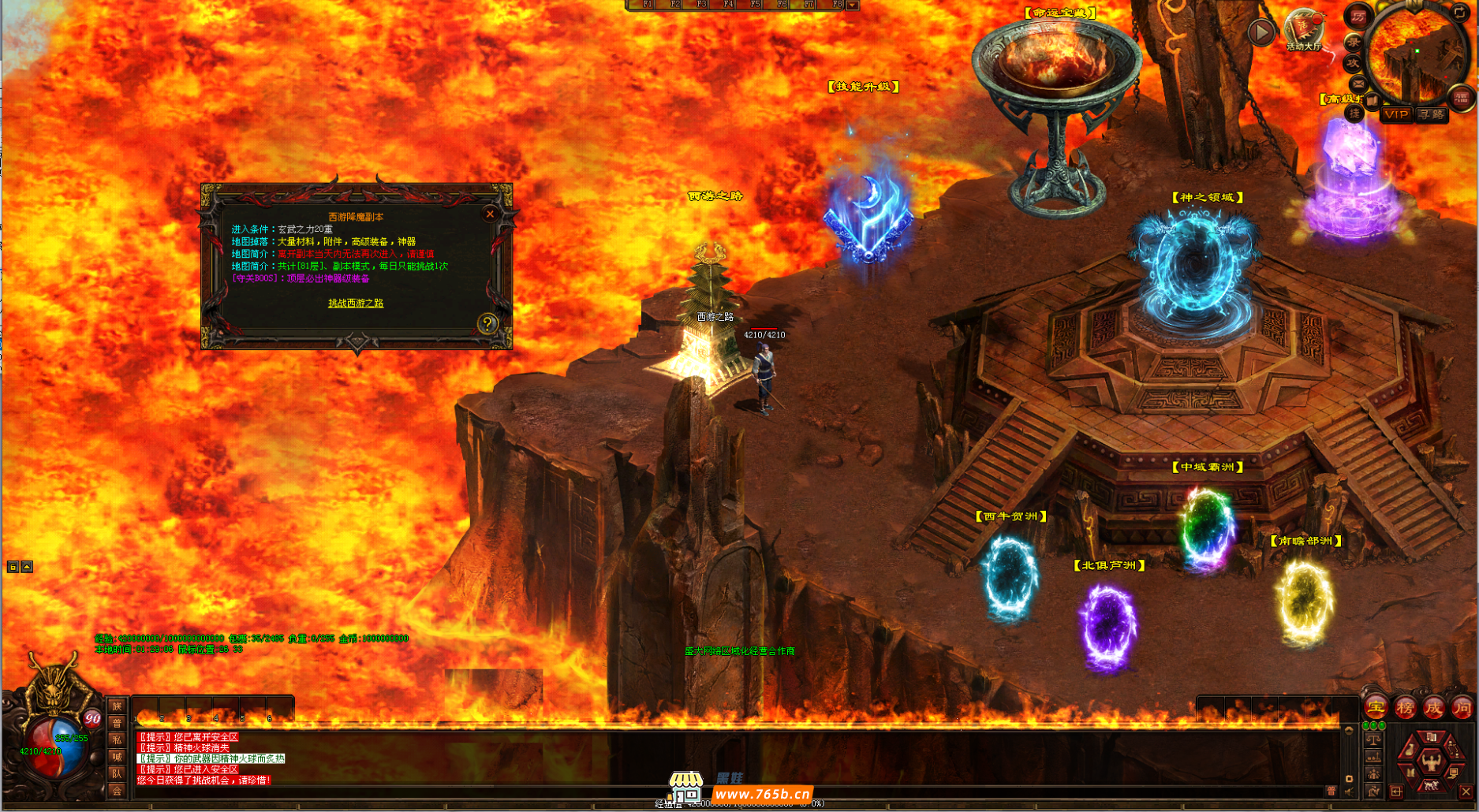Select the 队 team chat channel
1479x812 pixels.
(x=117, y=773)
